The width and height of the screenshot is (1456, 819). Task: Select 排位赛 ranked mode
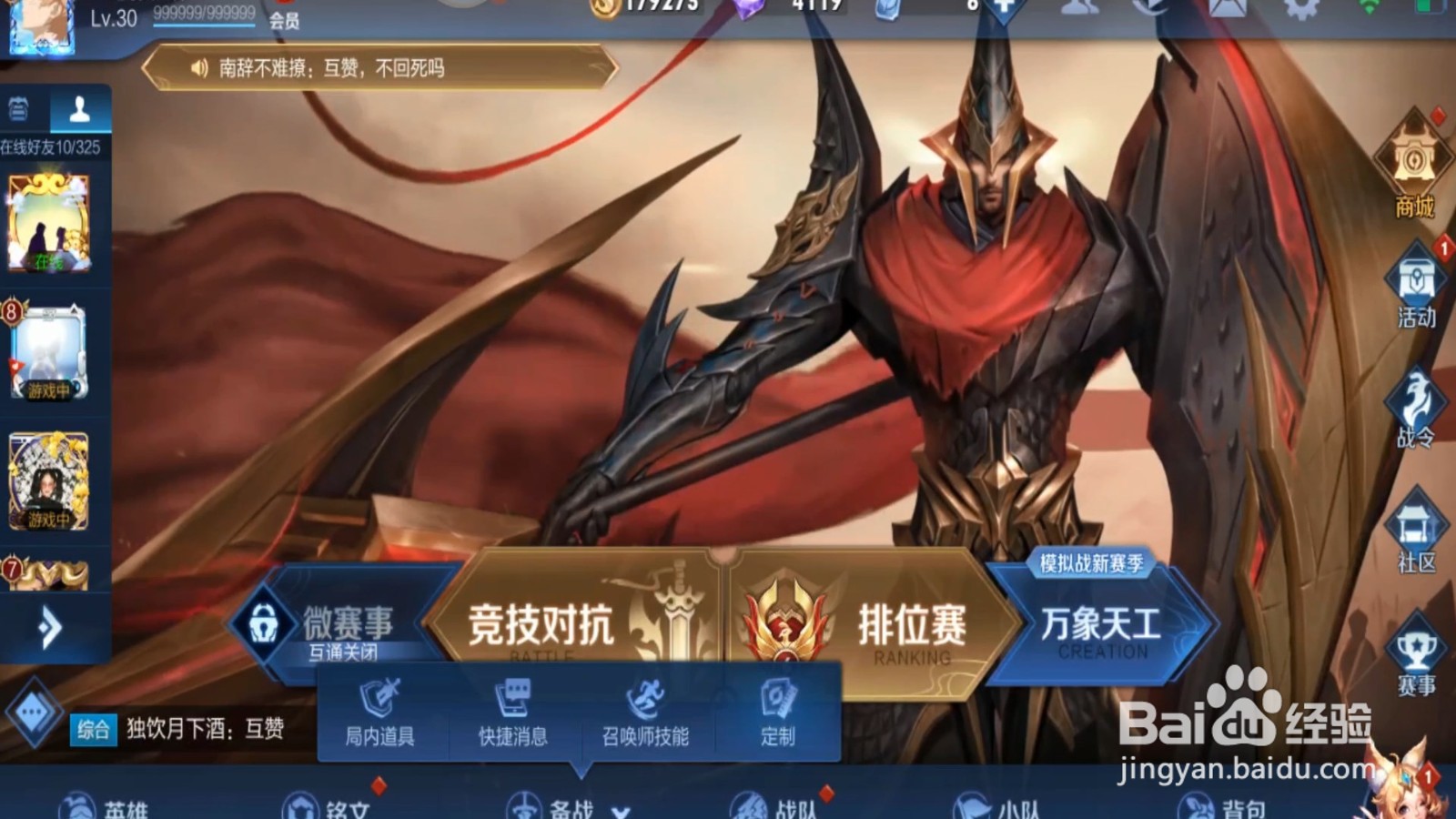[x=910, y=626]
